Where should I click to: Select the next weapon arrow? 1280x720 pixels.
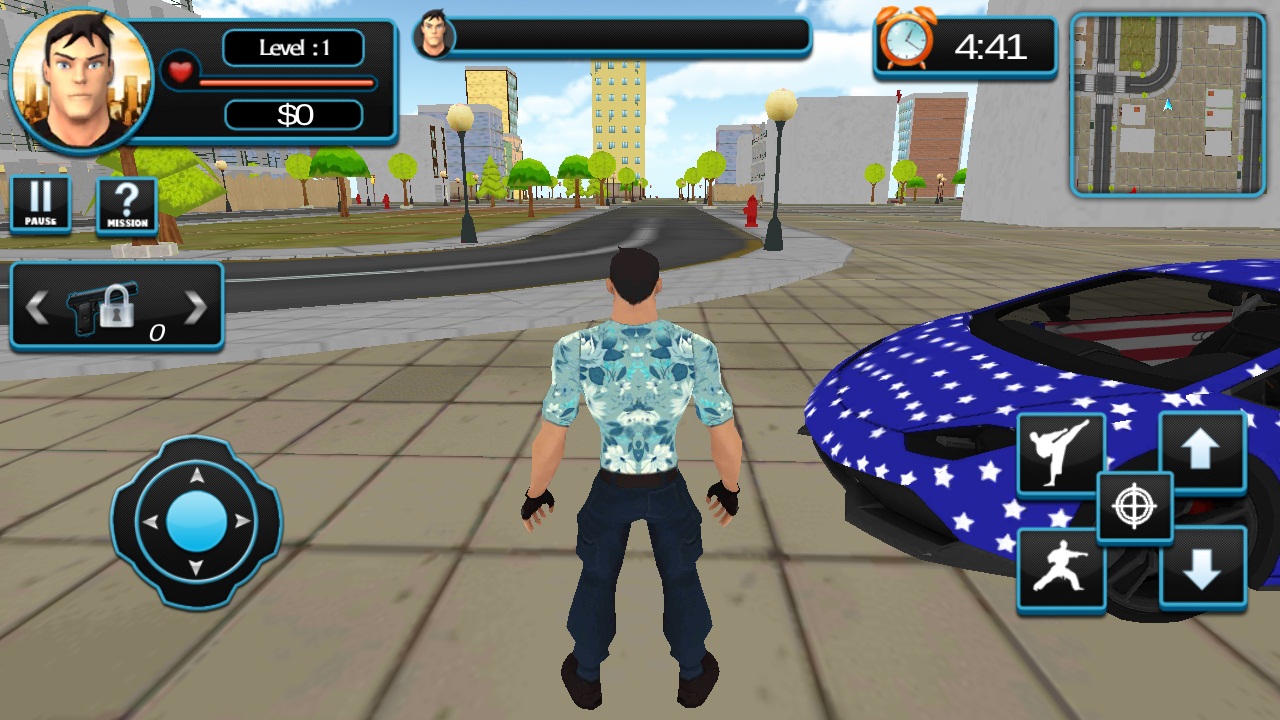(x=196, y=308)
